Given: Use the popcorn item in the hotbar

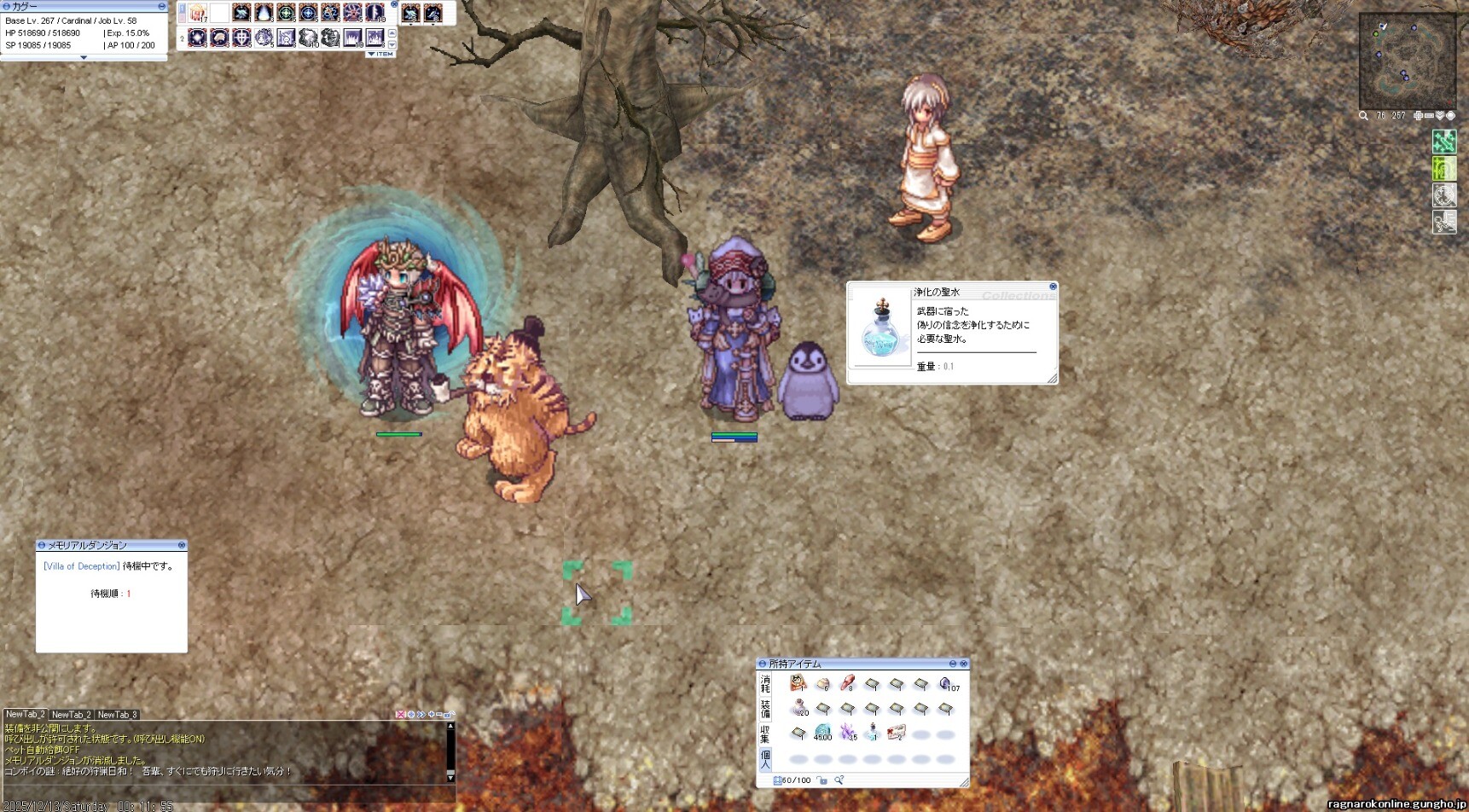Looking at the screenshot, I should tap(198, 13).
